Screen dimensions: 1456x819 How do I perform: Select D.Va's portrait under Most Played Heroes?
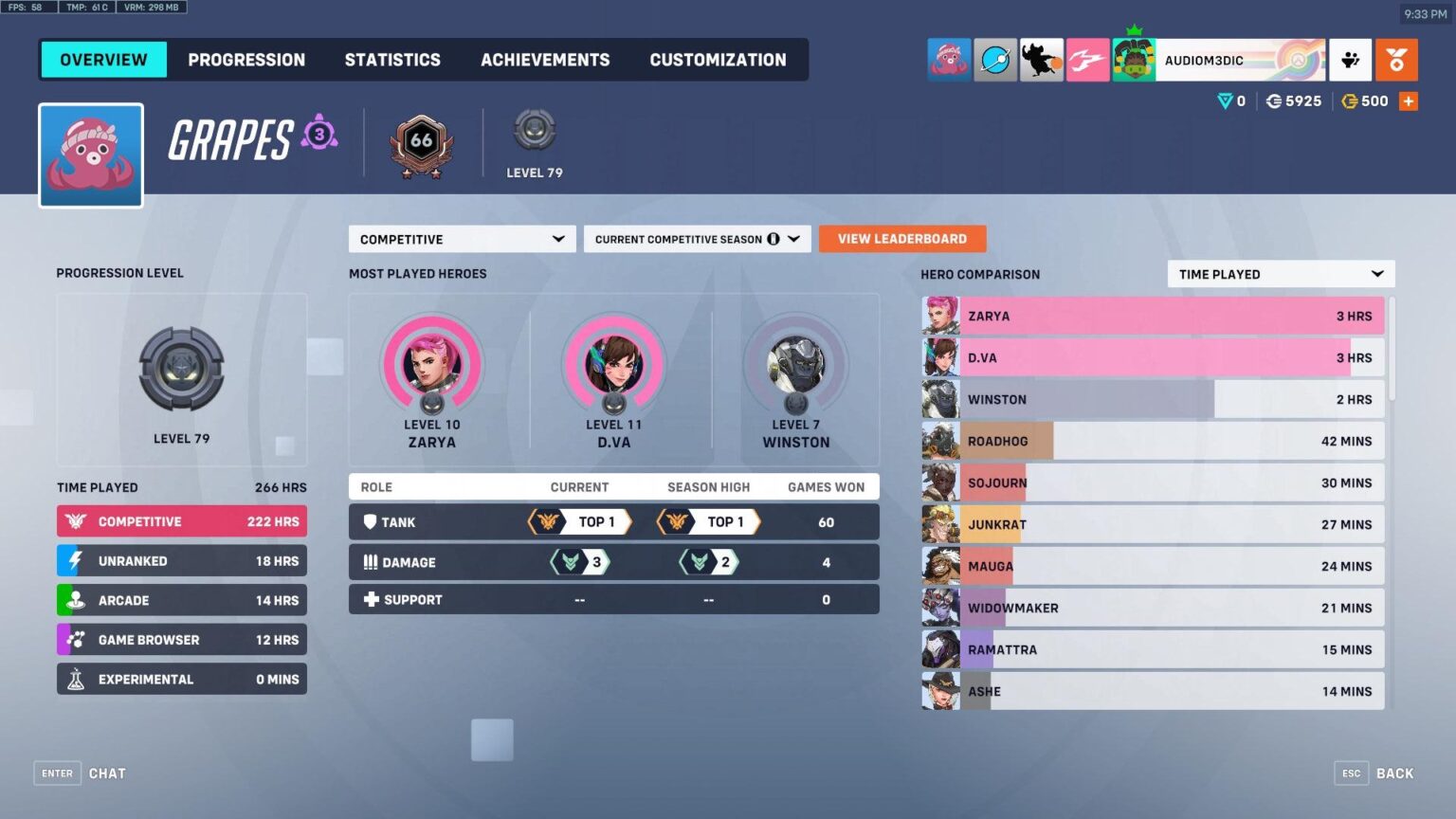pyautogui.click(x=613, y=366)
